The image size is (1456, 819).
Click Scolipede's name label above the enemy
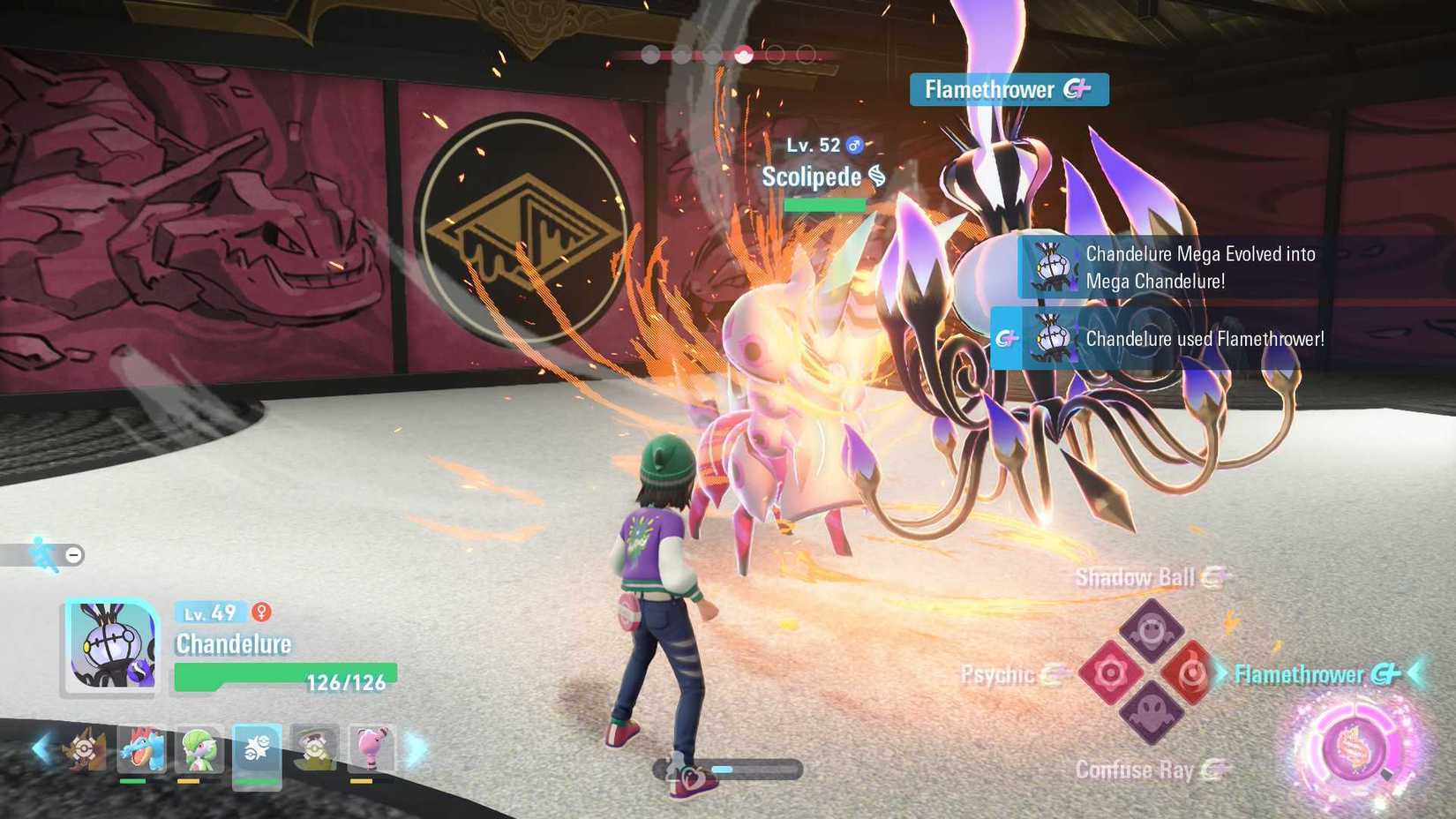812,177
